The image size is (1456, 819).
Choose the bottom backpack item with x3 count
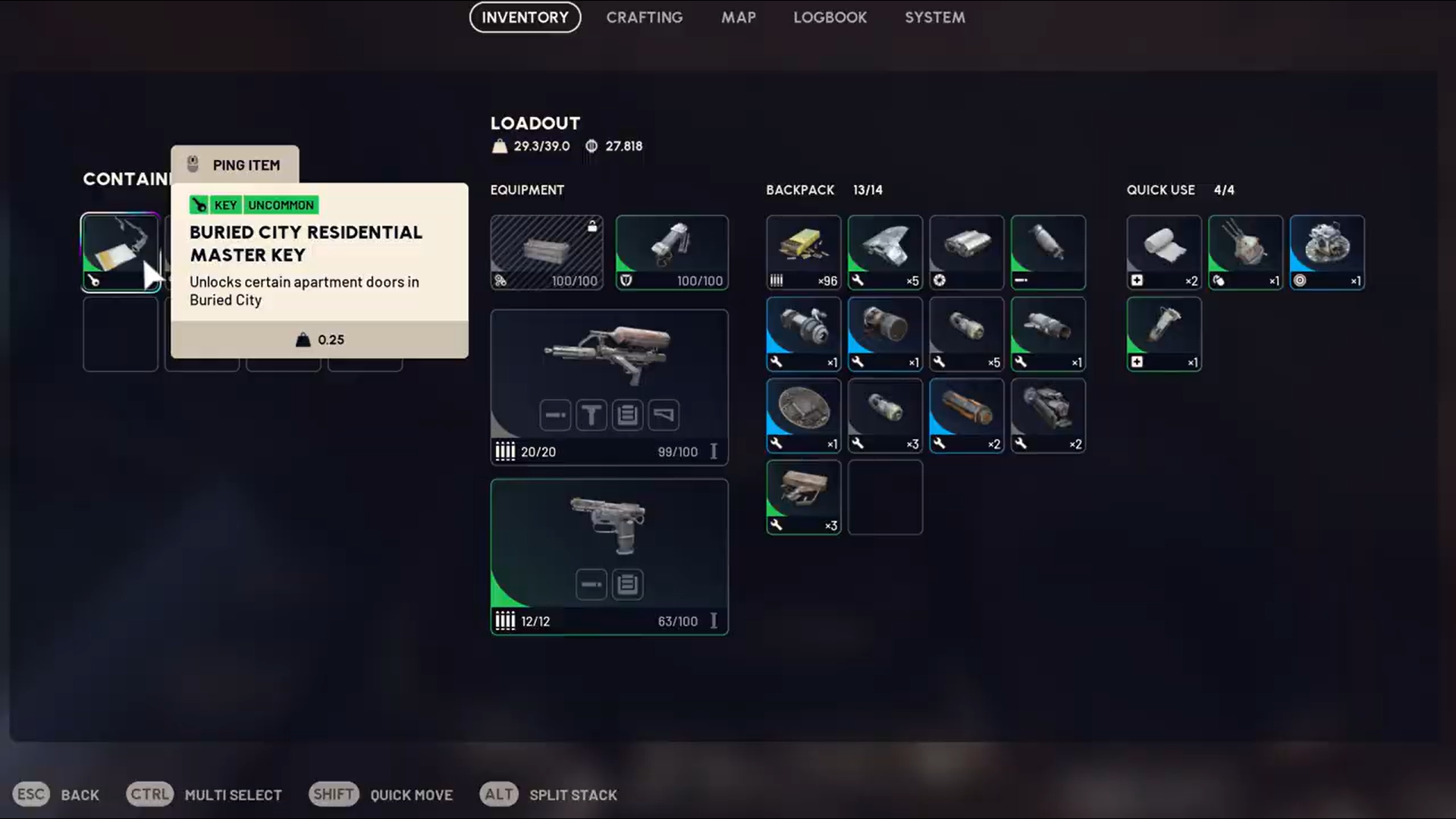pos(803,497)
